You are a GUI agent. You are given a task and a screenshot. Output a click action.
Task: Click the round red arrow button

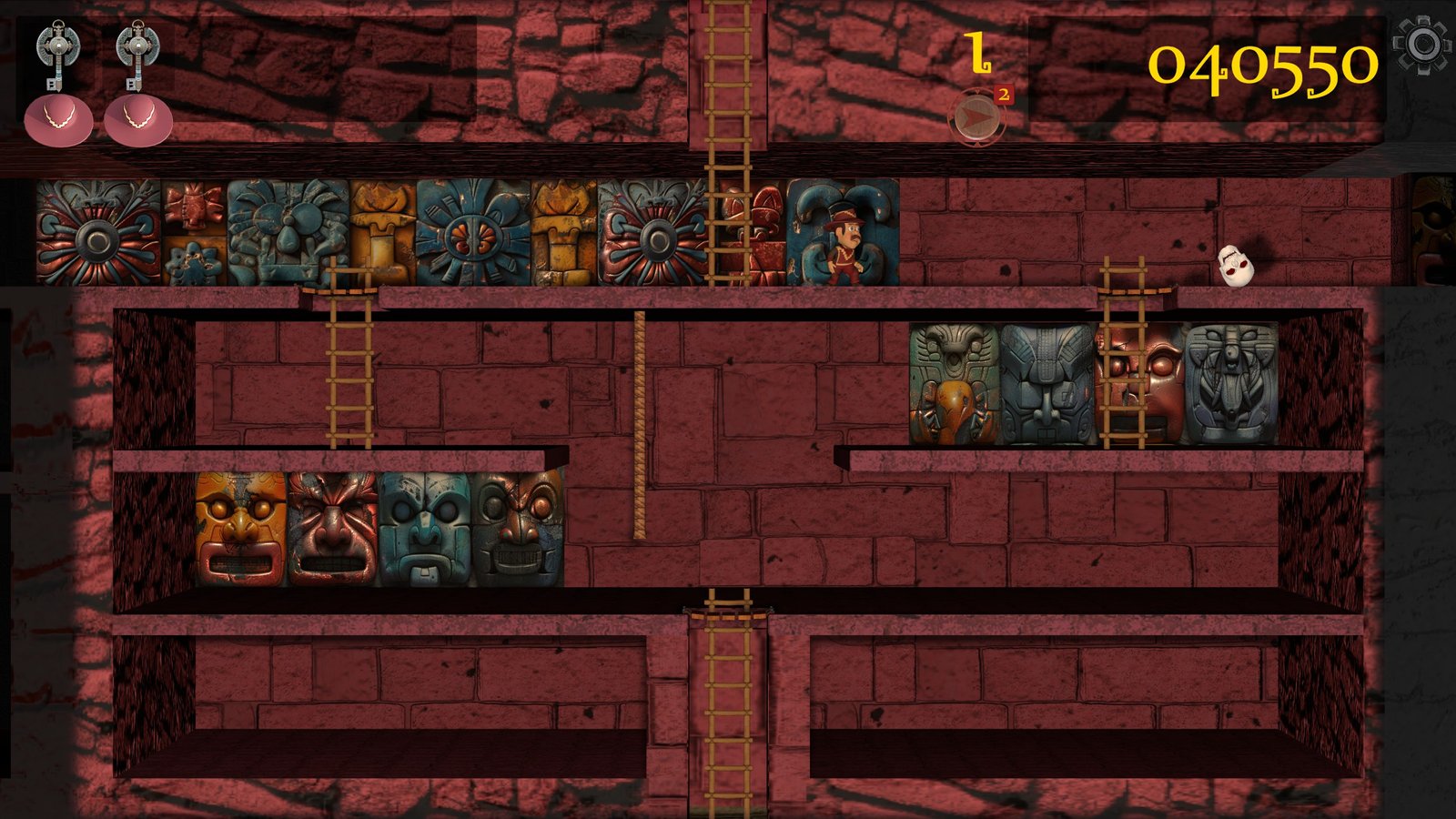976,117
